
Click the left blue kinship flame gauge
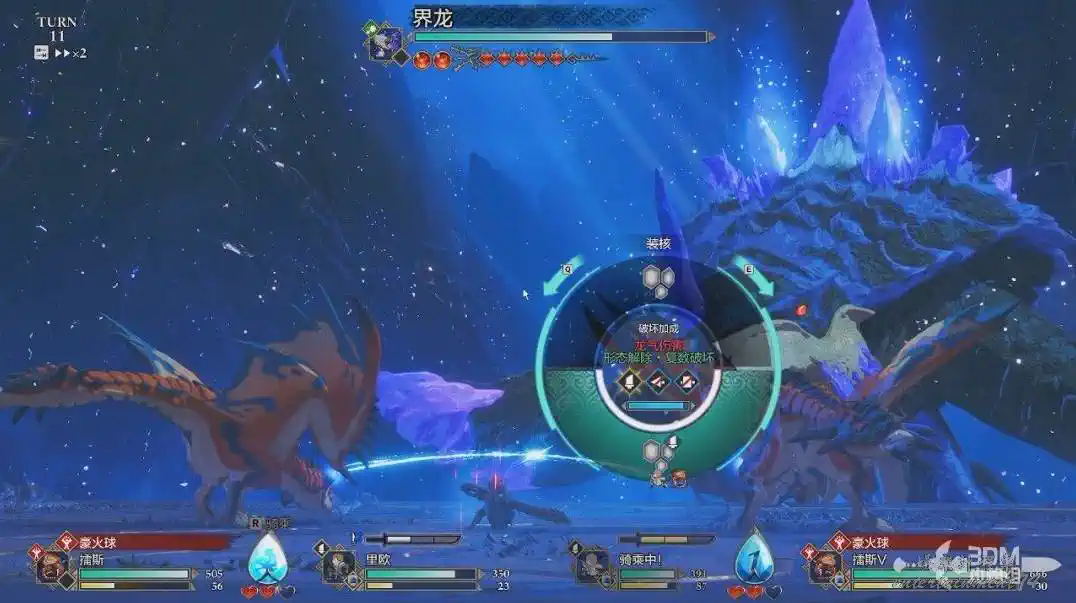coord(267,557)
